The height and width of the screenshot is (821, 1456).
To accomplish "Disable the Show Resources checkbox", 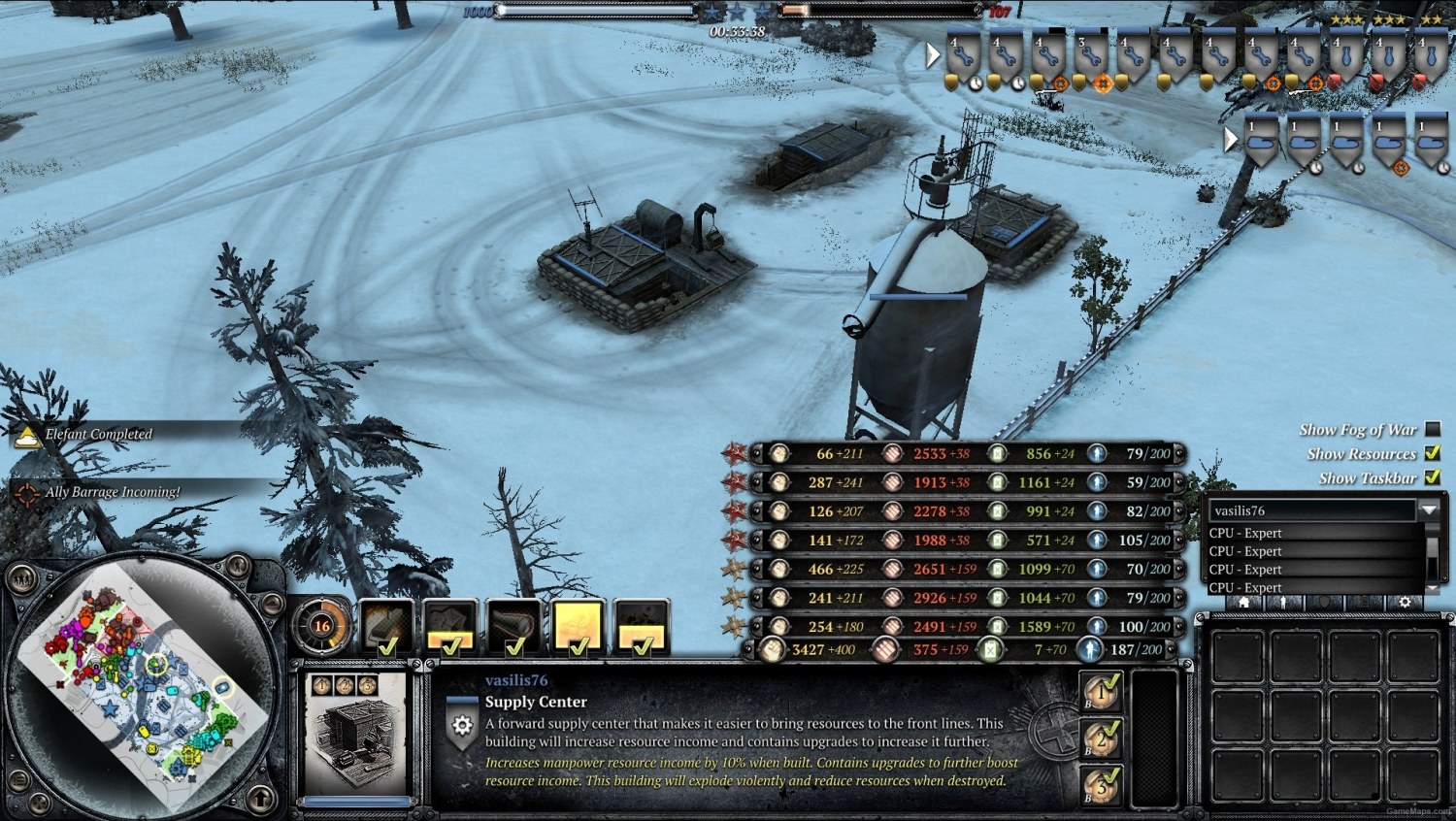I will coord(1434,452).
